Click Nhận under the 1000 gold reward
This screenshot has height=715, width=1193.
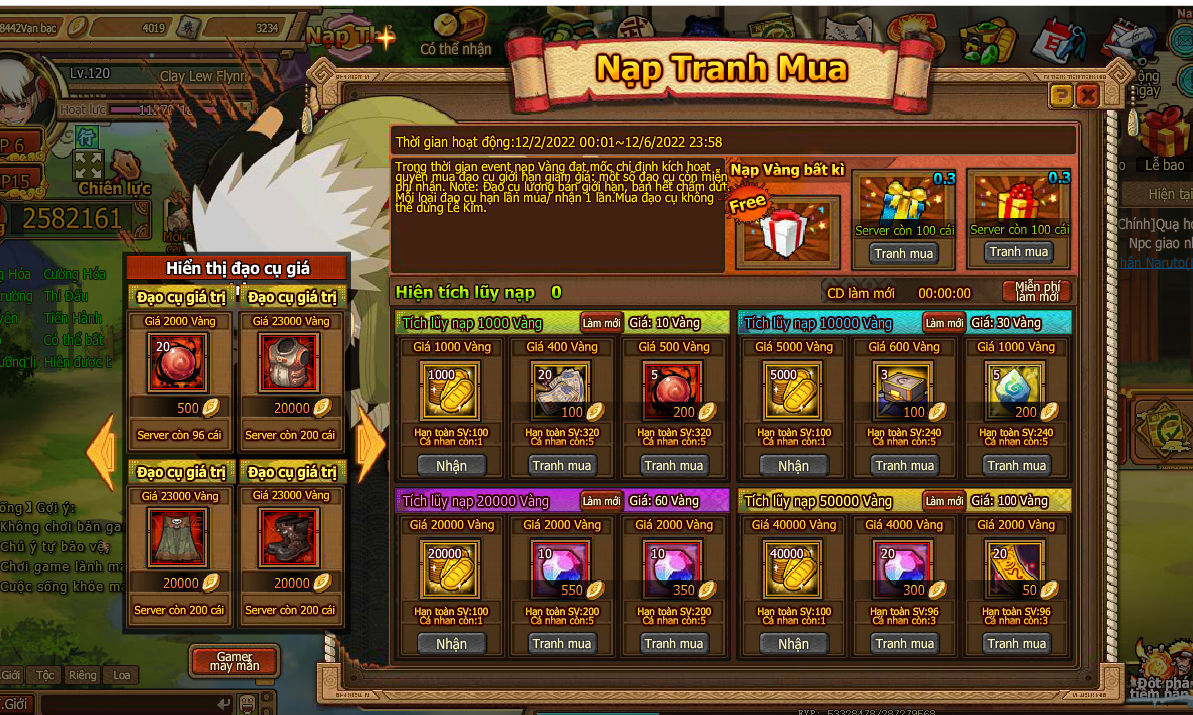coord(451,465)
